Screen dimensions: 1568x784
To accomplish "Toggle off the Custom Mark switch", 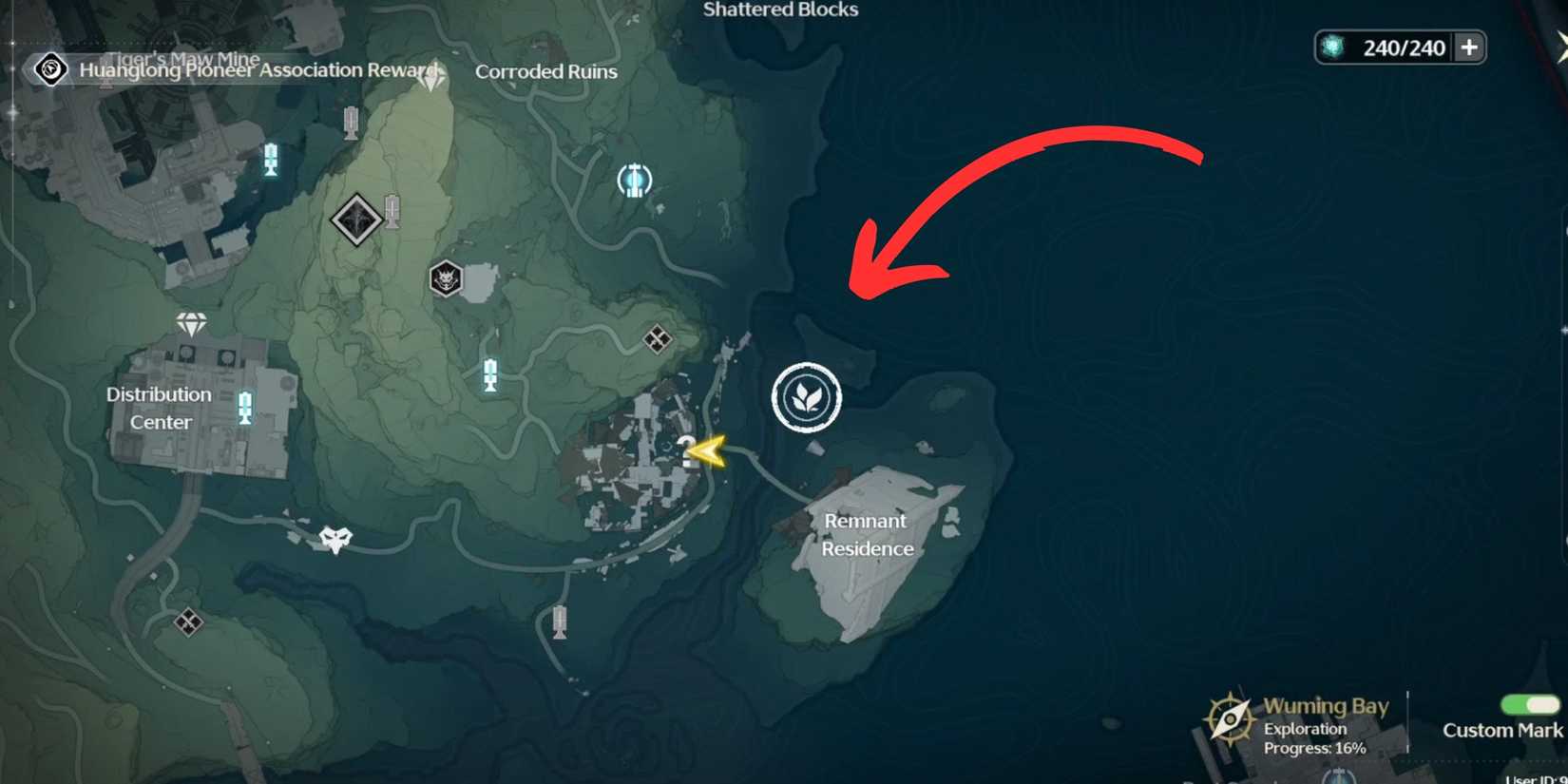I will (1532, 705).
